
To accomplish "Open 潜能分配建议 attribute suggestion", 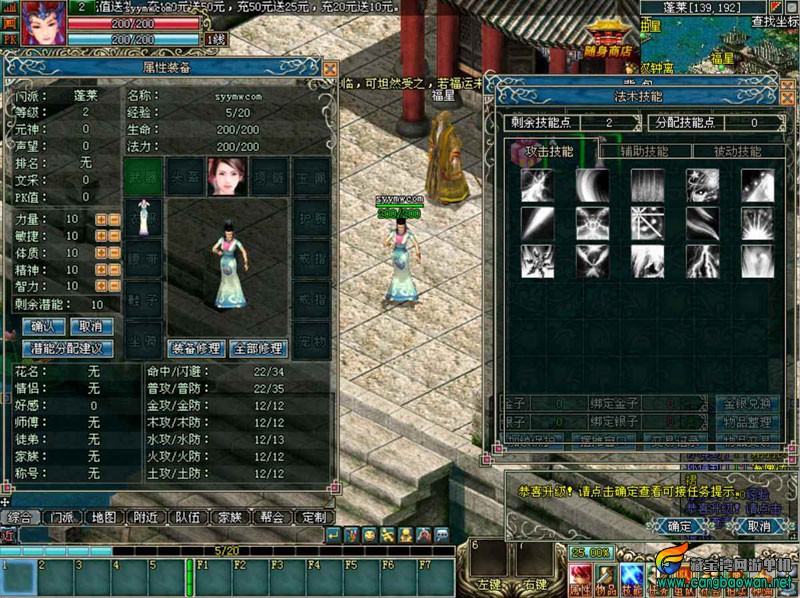I will pyautogui.click(x=67, y=349).
